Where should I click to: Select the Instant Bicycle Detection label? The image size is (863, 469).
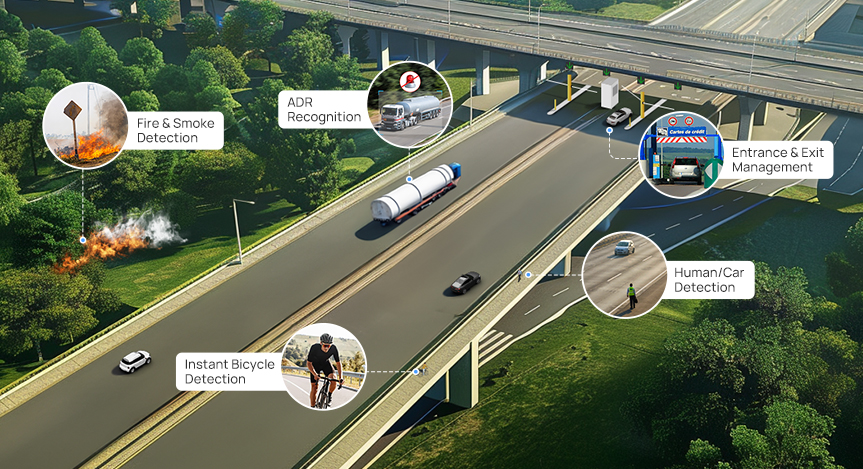point(229,372)
